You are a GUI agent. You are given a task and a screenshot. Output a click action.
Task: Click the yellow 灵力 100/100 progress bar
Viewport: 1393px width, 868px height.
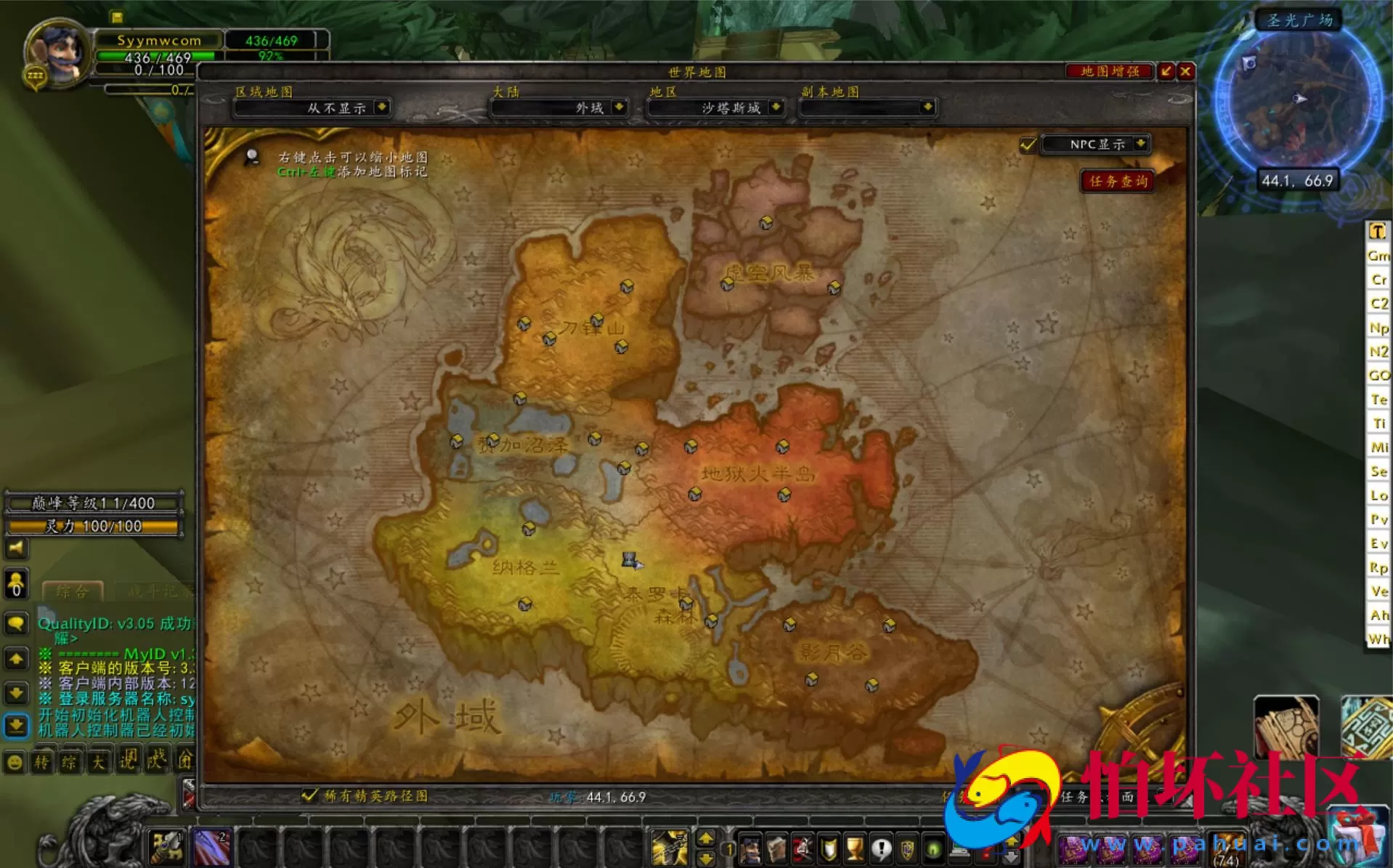pos(93,526)
